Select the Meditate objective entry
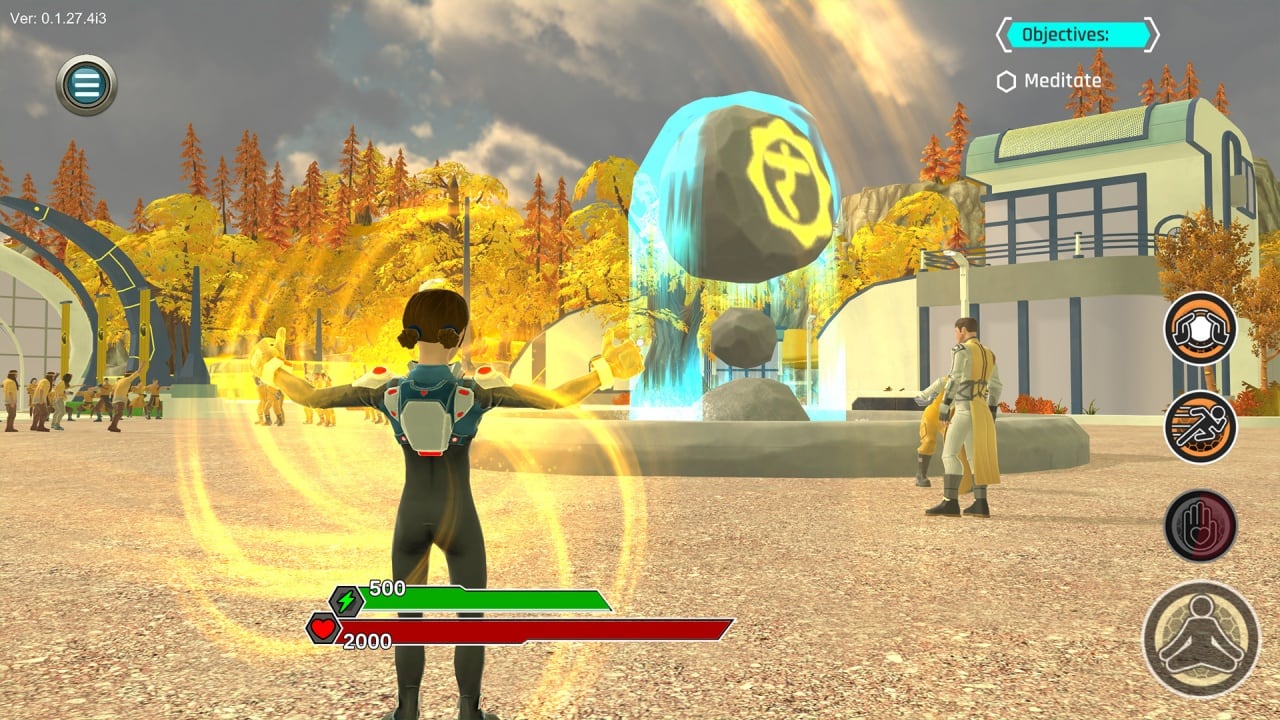This screenshot has height=720, width=1280. [x=1049, y=81]
